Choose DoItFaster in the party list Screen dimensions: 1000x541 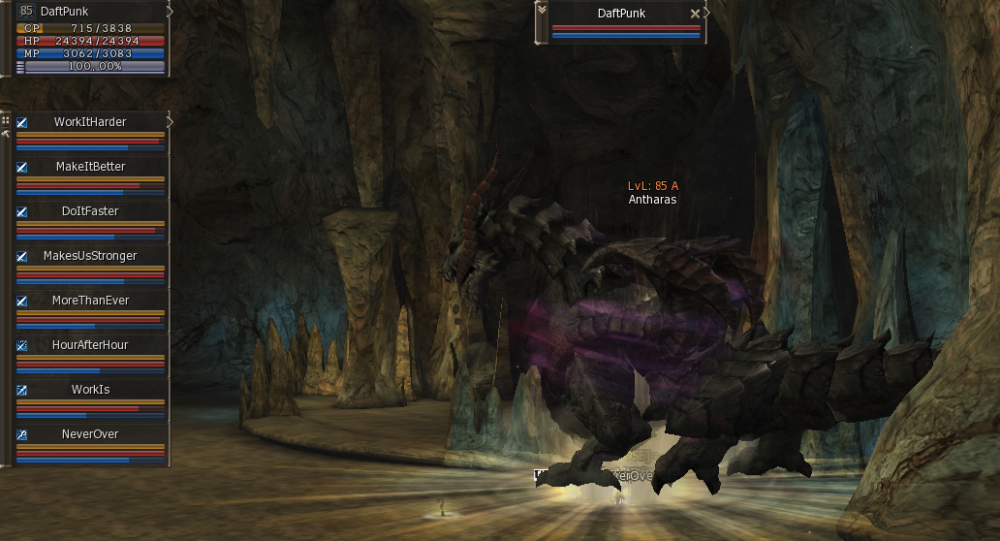pyautogui.click(x=90, y=211)
